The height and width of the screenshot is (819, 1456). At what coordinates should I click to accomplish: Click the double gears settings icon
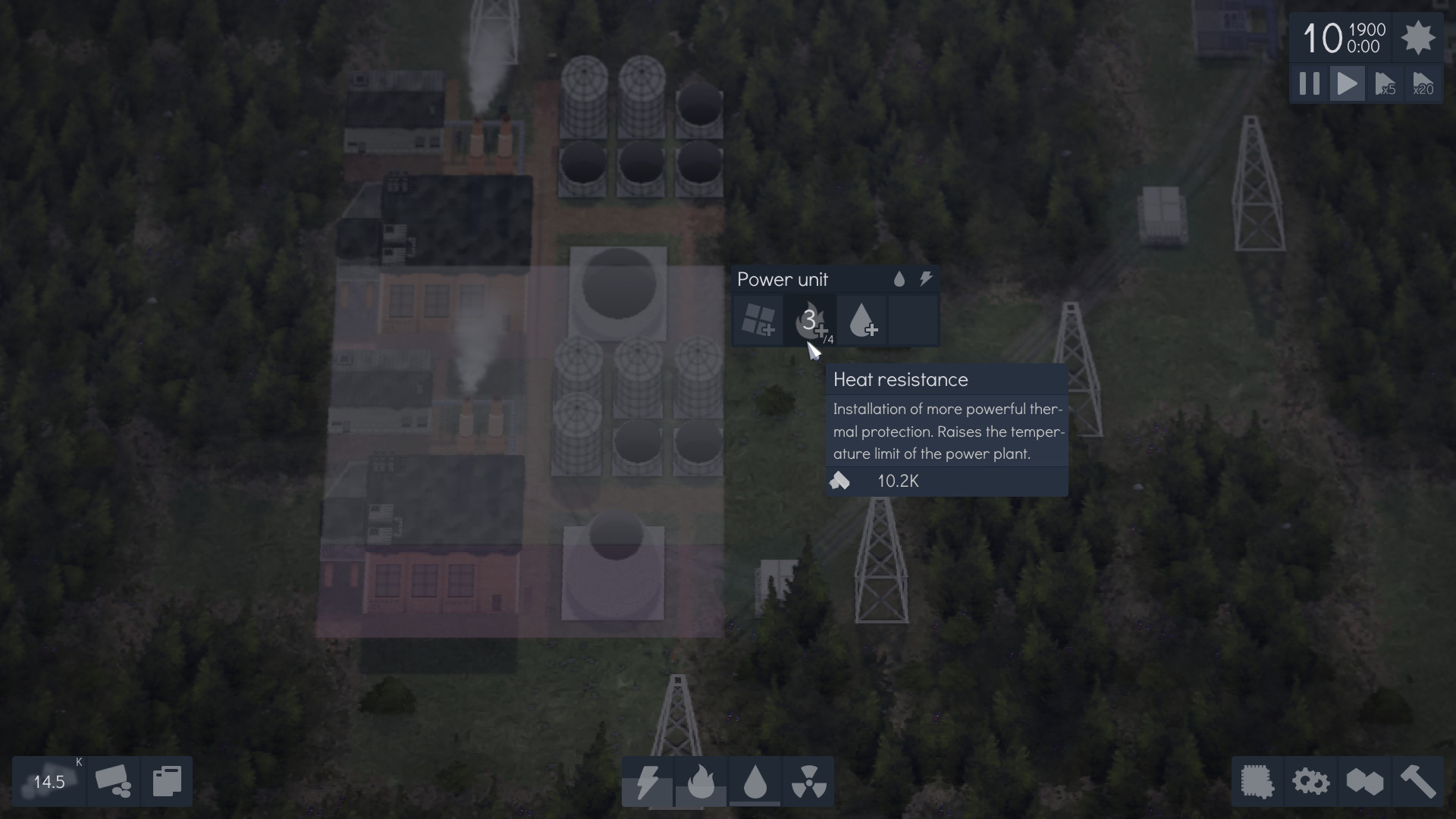point(1311,782)
